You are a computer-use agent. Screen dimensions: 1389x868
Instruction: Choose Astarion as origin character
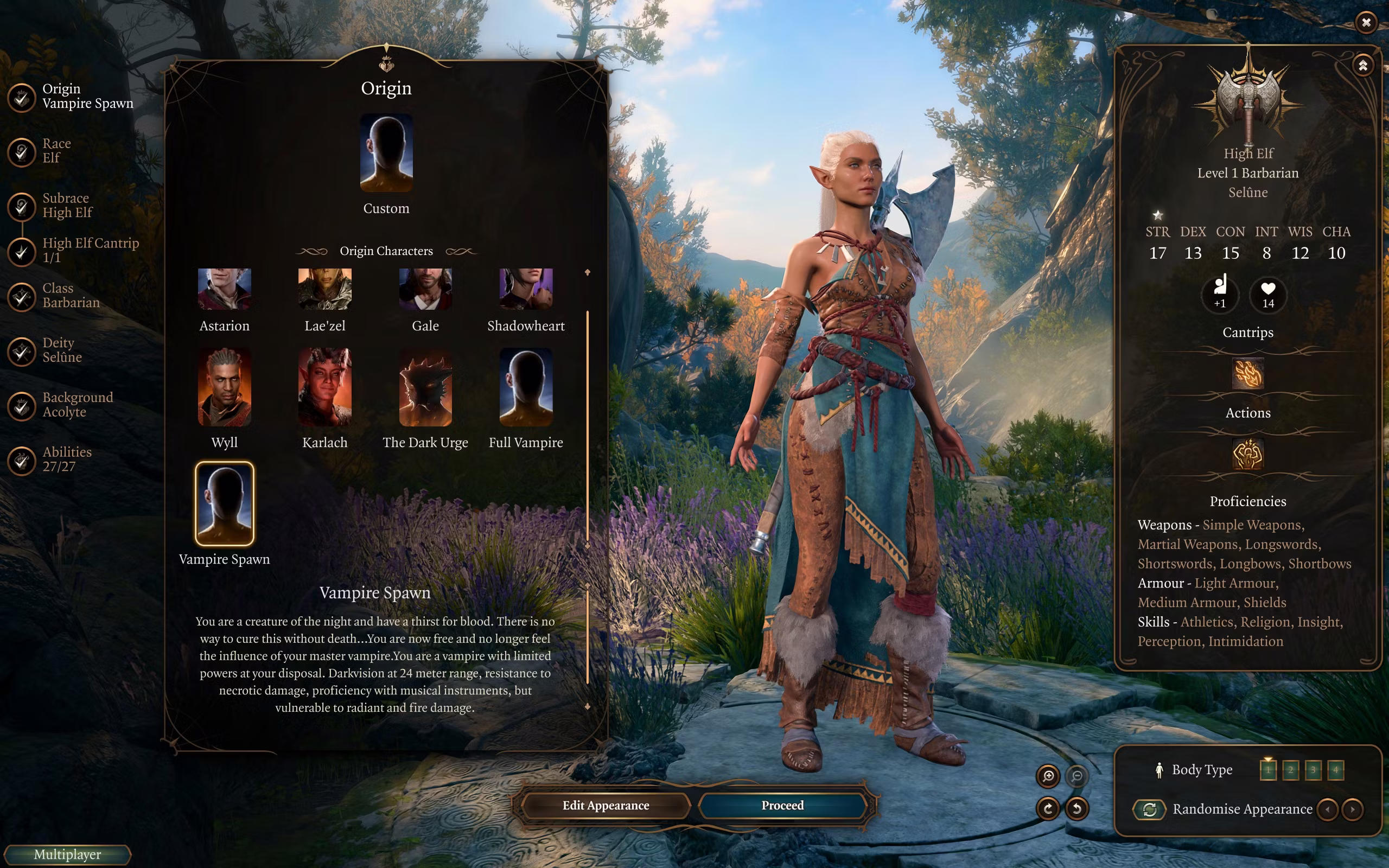(225, 289)
